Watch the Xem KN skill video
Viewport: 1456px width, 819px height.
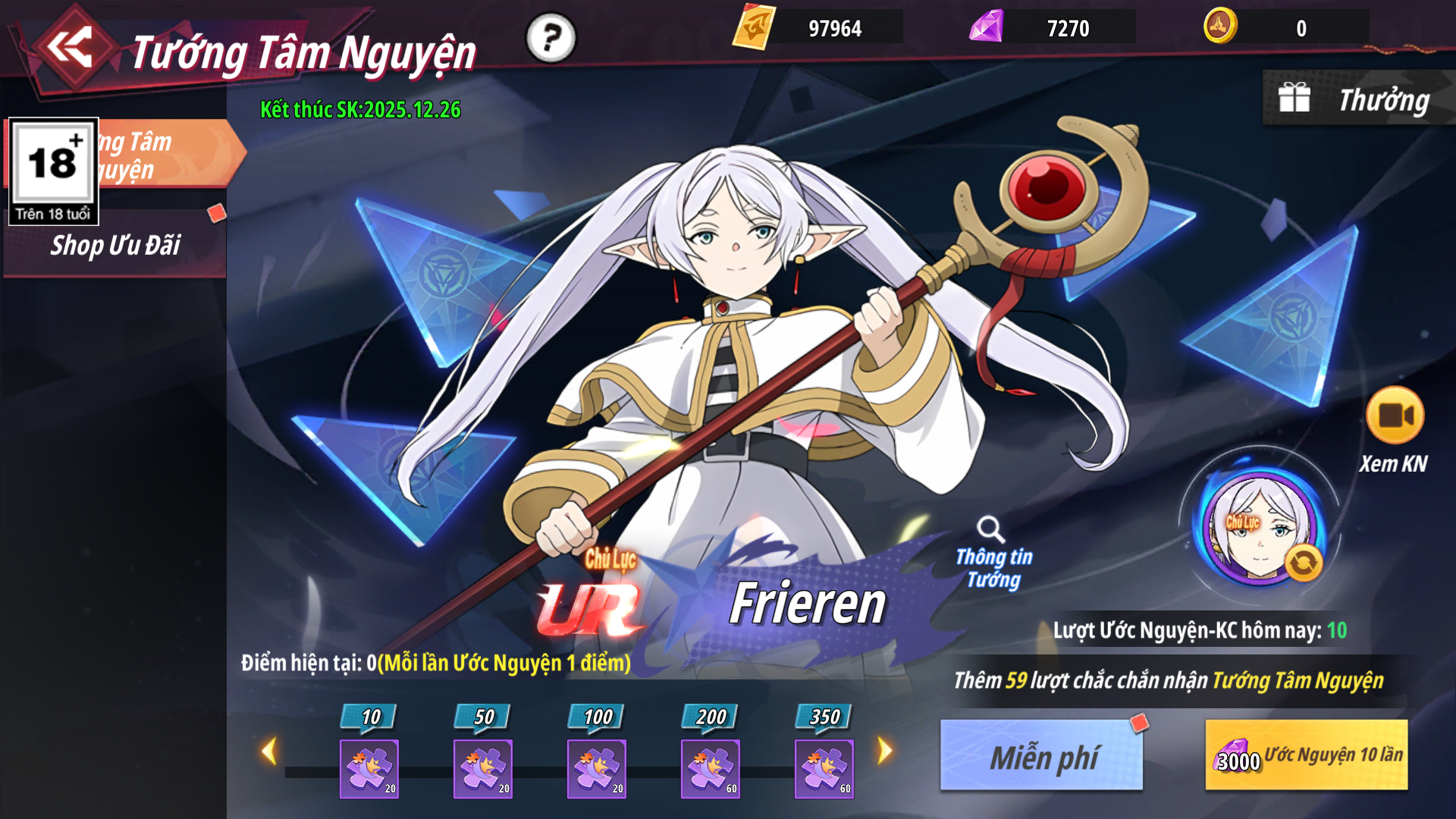tap(1395, 416)
